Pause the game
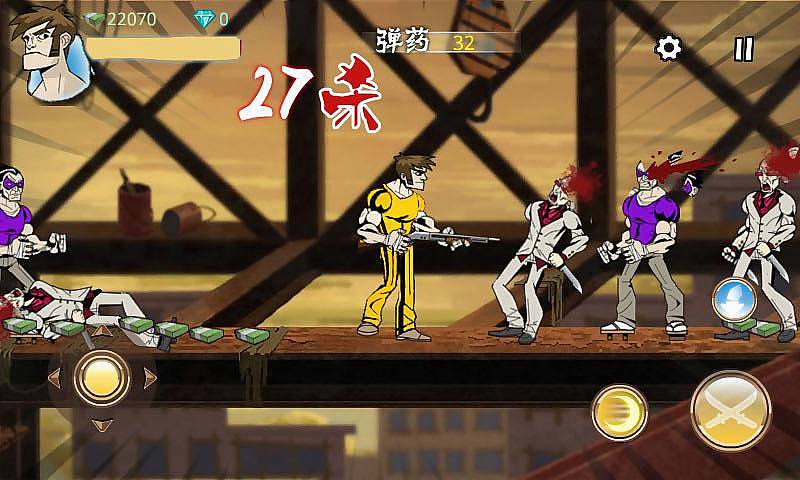This screenshot has width=800, height=480. pos(743,47)
